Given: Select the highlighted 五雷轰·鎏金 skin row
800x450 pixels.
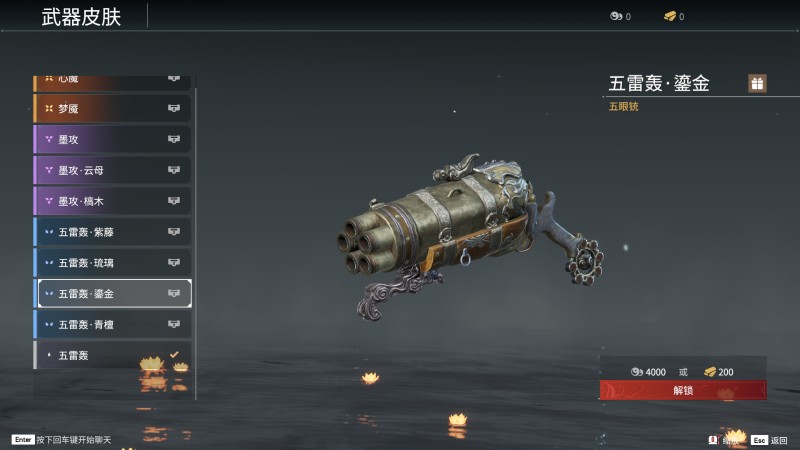Looking at the screenshot, I should pos(113,294).
